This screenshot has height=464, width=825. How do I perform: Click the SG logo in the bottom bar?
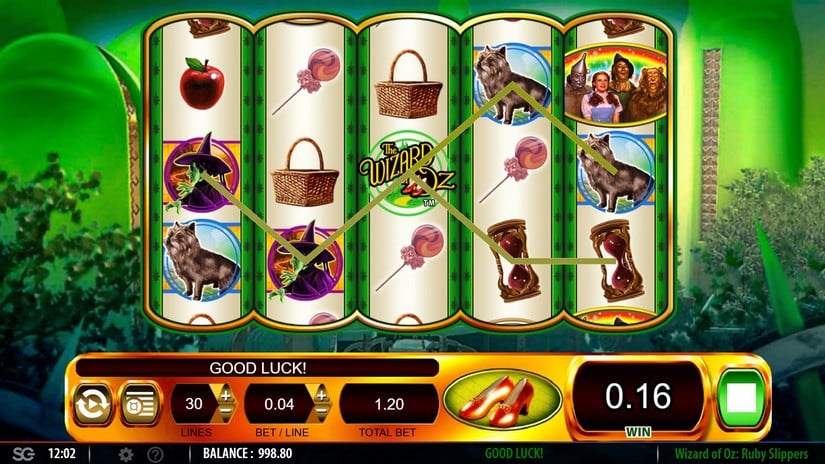(x=23, y=454)
